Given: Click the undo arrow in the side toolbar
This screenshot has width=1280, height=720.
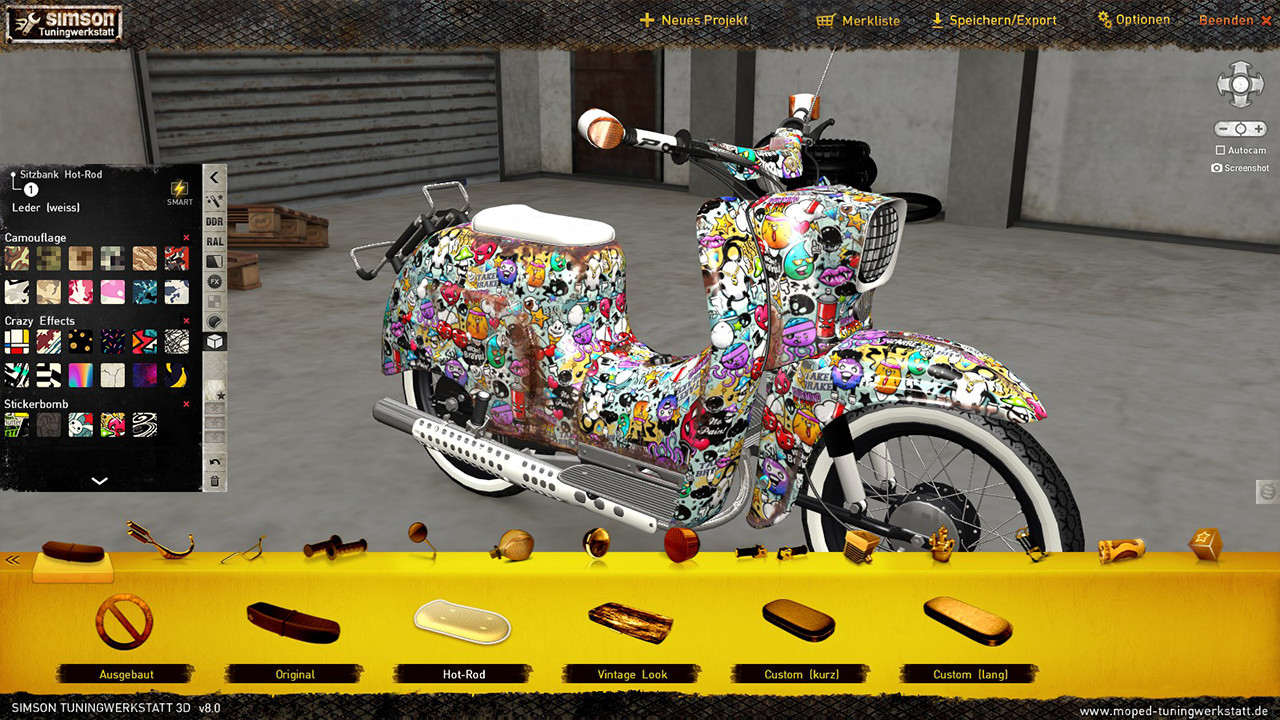Looking at the screenshot, I should 213,460.
